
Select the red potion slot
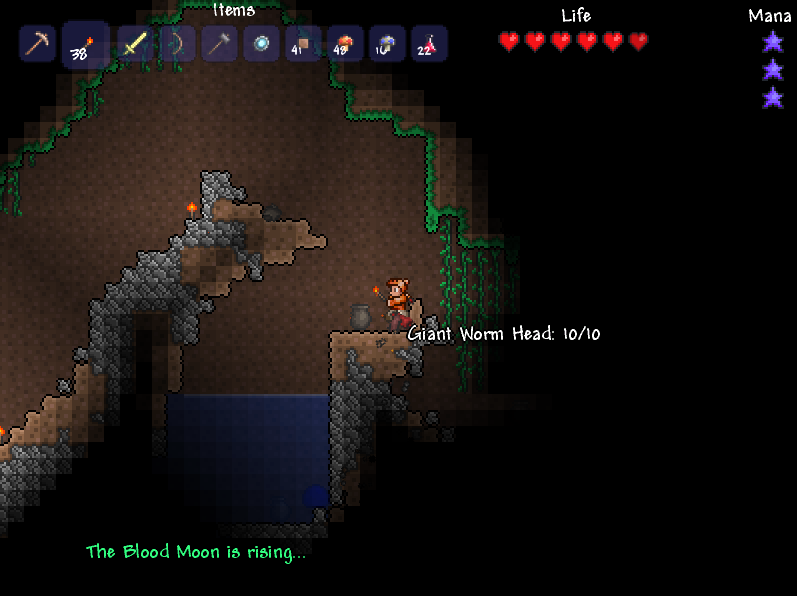(x=429, y=44)
